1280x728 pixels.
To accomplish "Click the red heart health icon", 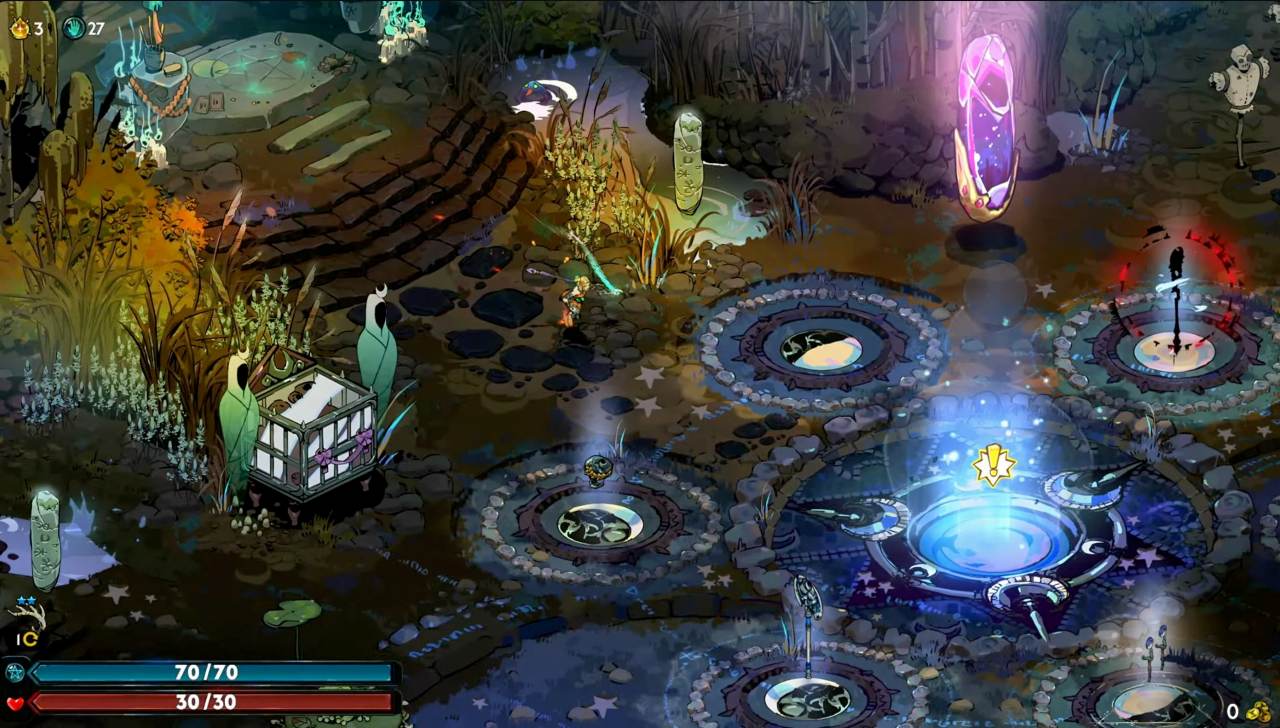I will click(x=15, y=703).
